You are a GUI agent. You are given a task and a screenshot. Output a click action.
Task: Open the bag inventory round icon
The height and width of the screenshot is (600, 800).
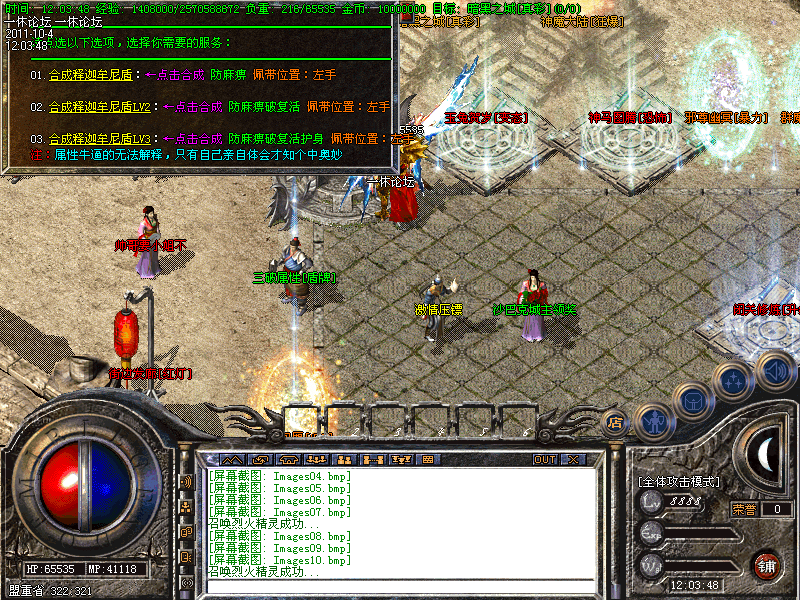(692, 401)
